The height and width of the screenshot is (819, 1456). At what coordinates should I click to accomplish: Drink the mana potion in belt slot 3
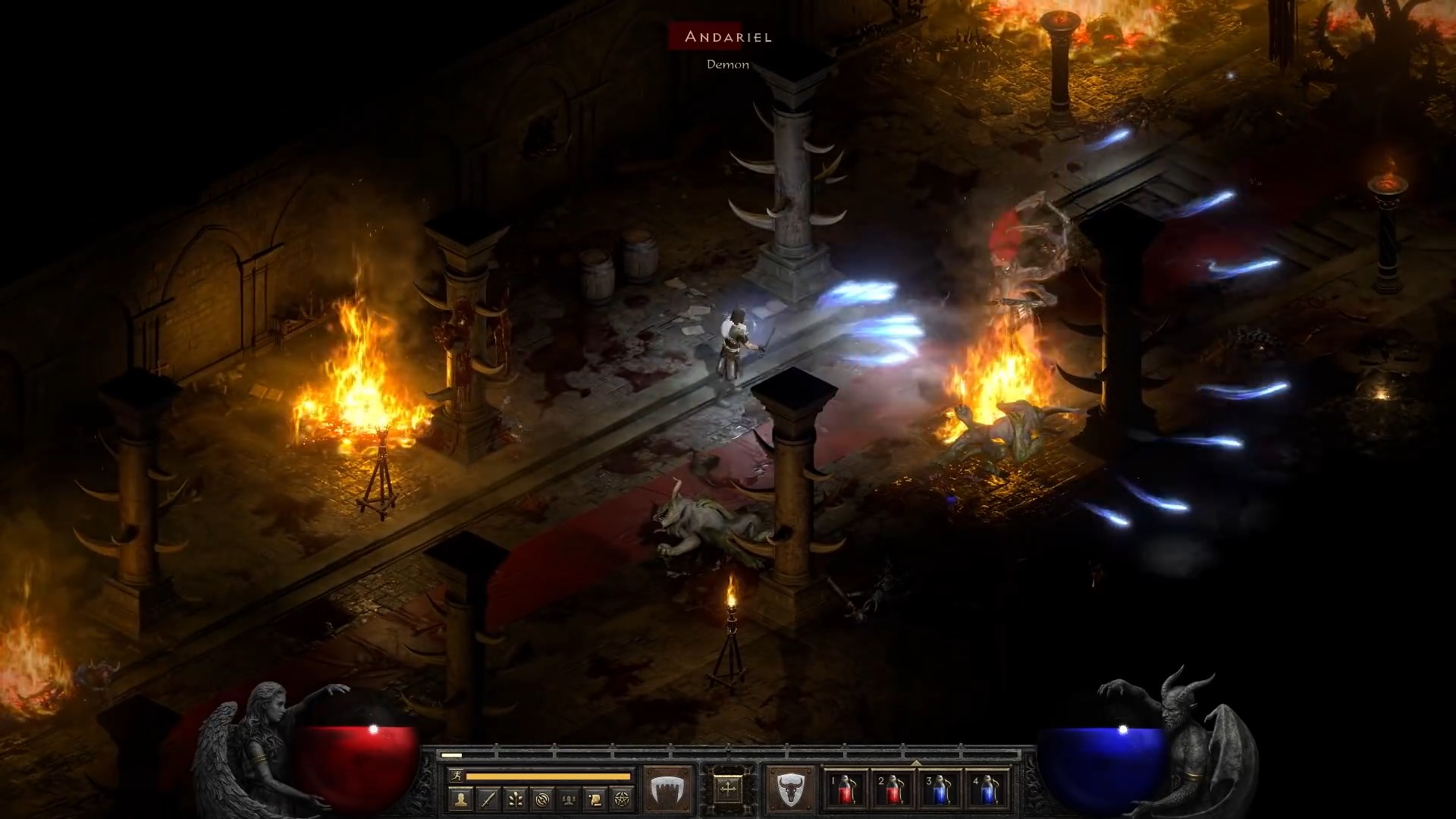(x=940, y=790)
